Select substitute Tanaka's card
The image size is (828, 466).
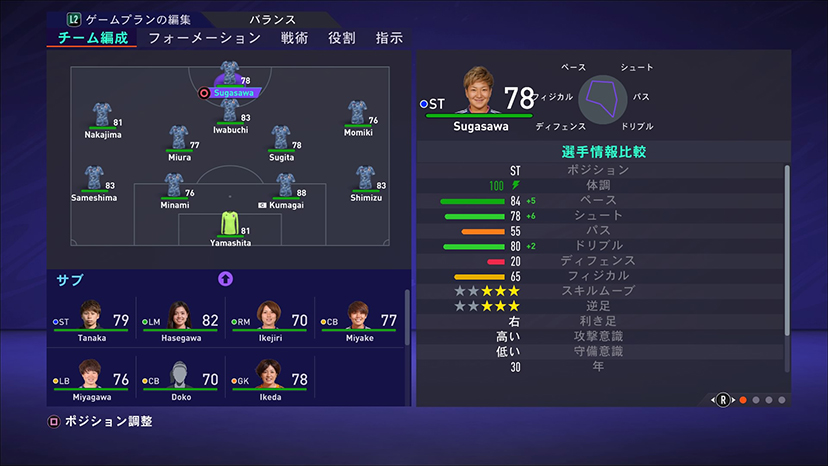(92, 322)
